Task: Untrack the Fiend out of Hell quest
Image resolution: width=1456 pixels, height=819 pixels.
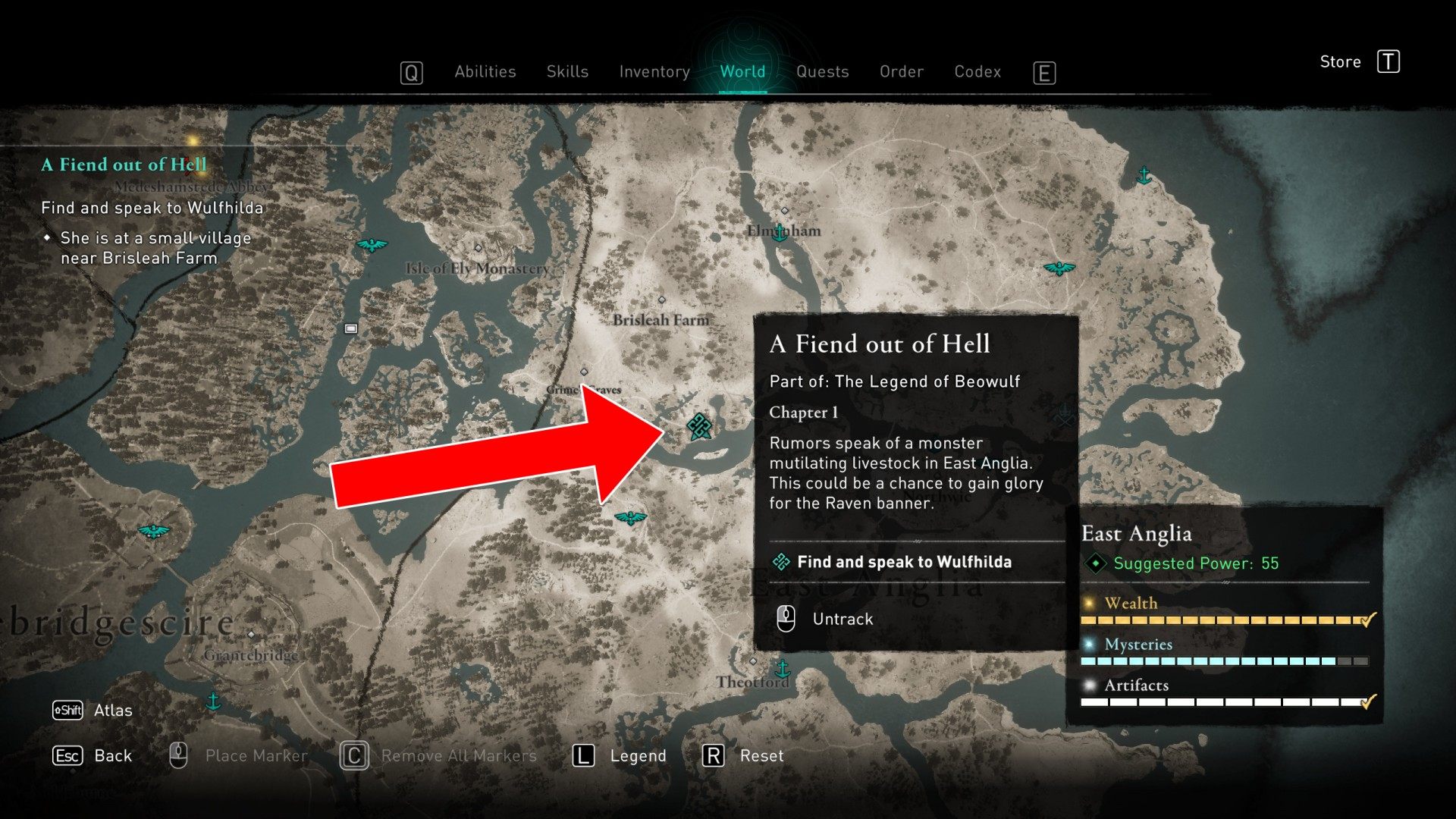Action: click(842, 619)
